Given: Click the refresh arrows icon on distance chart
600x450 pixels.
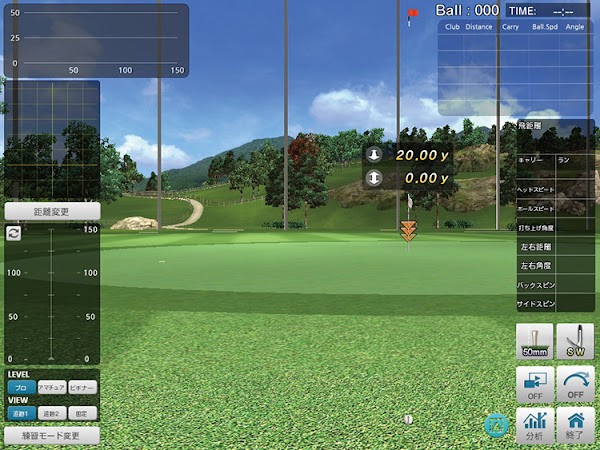Looking at the screenshot, I should [x=13, y=232].
